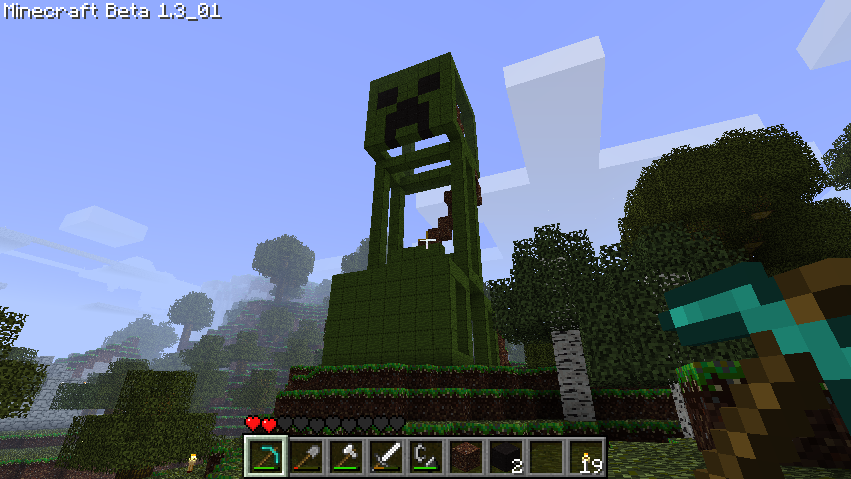Image resolution: width=851 pixels, height=479 pixels.
Task: Select the diamond pickaxe hotbar slot
Action: [266, 457]
